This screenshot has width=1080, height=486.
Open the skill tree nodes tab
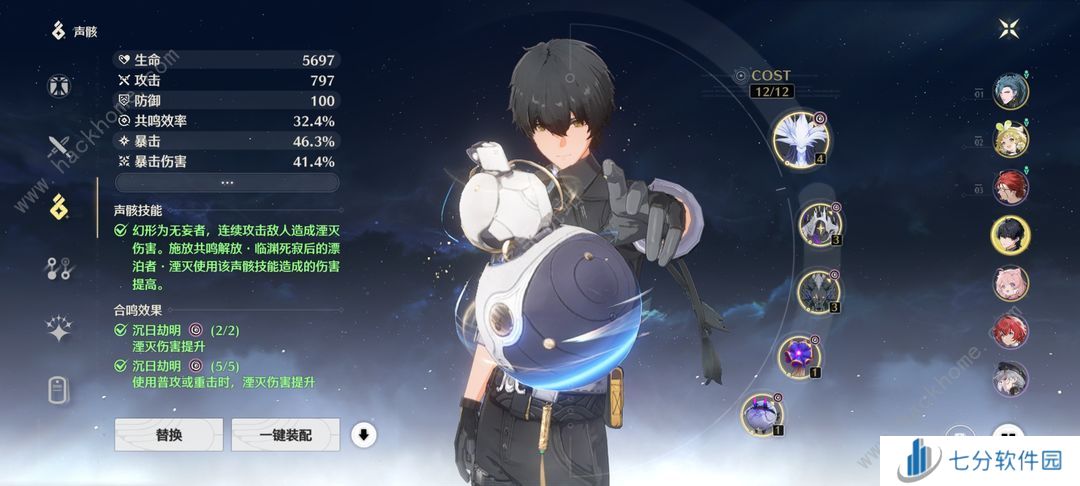click(x=58, y=267)
